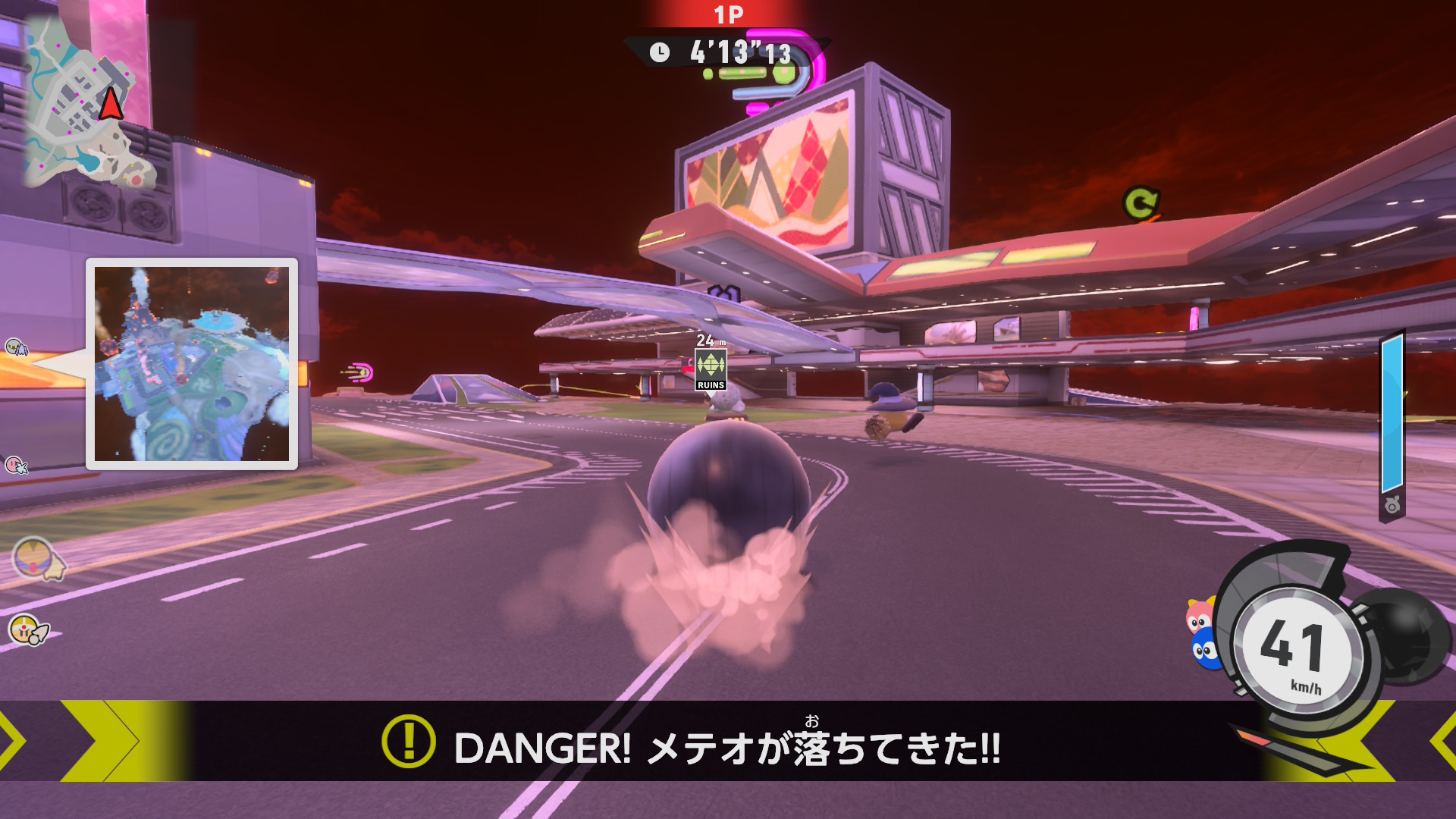1456x819 pixels.
Task: Click the red player arrow on minimap
Action: click(x=111, y=104)
